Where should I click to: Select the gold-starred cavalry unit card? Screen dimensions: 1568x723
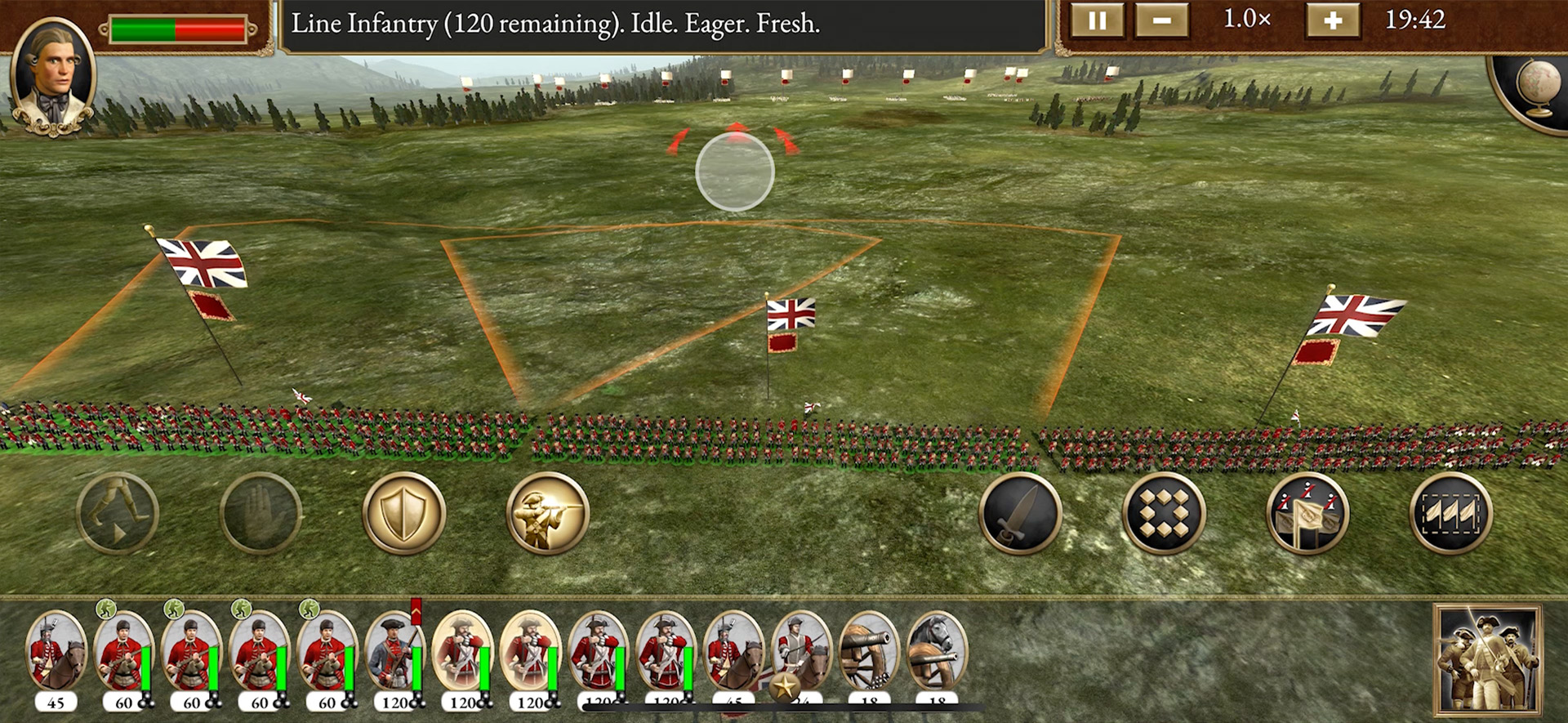800,654
